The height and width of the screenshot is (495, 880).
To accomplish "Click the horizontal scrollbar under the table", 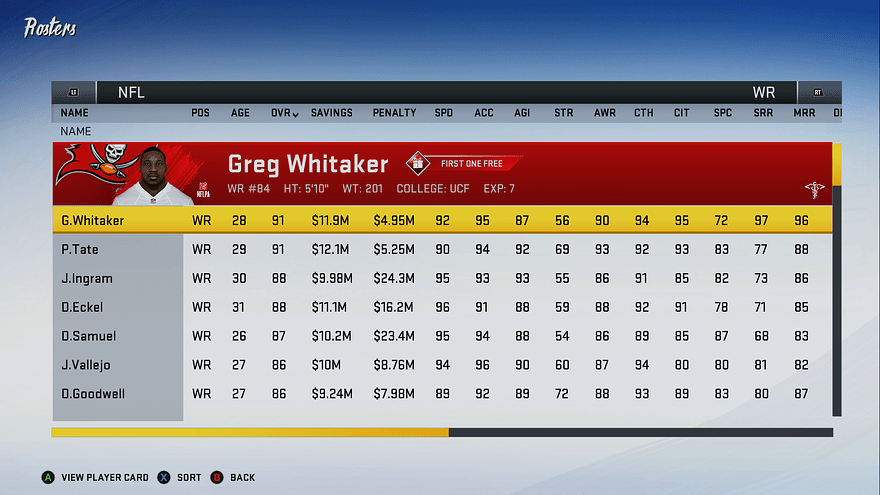I will pos(440,432).
